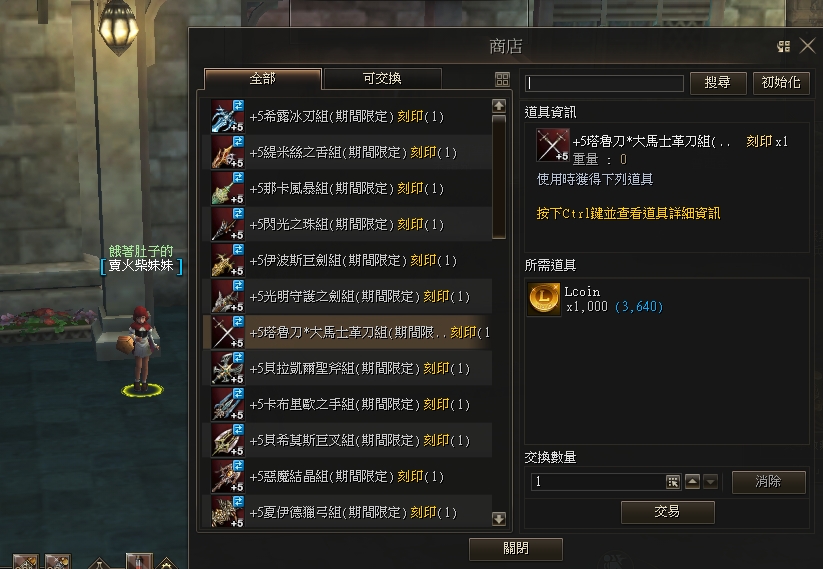The width and height of the screenshot is (823, 569).
Task: Reset filters with the 初始化 button
Action: pos(780,83)
